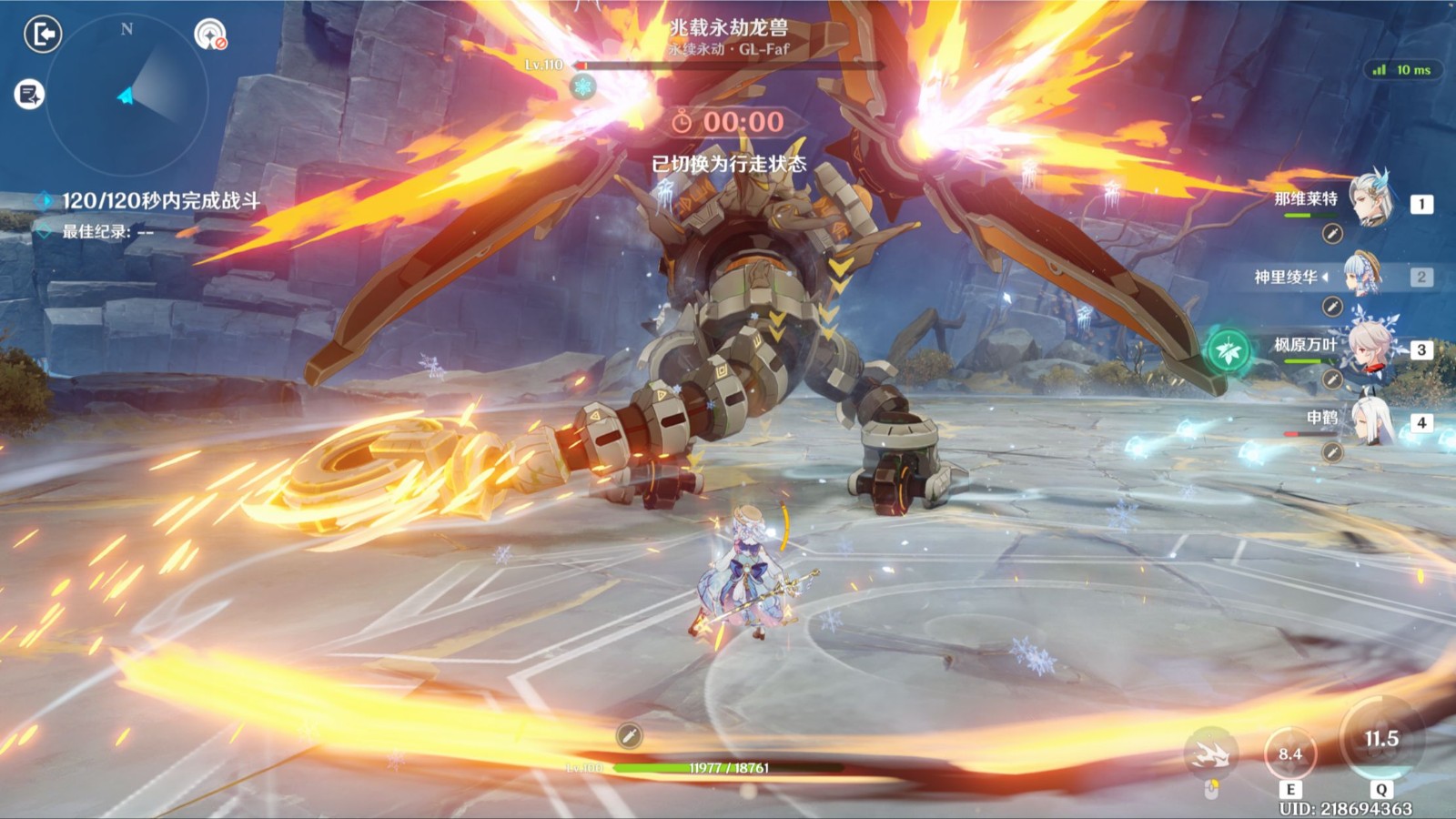Viewport: 1456px width, 819px height.
Task: Click the exit challenge door icon
Action: pos(42,35)
